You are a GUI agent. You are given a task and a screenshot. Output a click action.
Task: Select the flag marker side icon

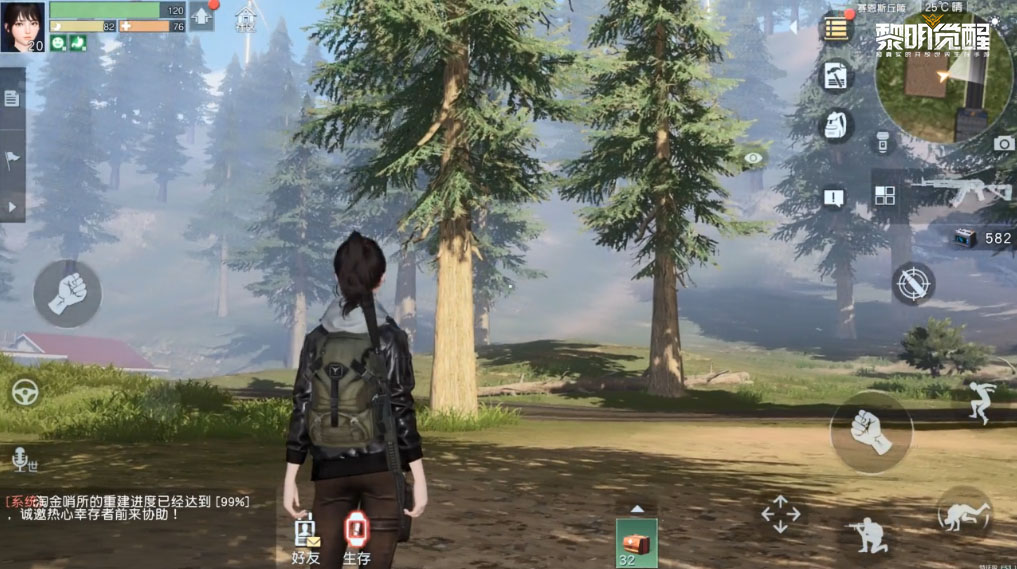point(11,157)
